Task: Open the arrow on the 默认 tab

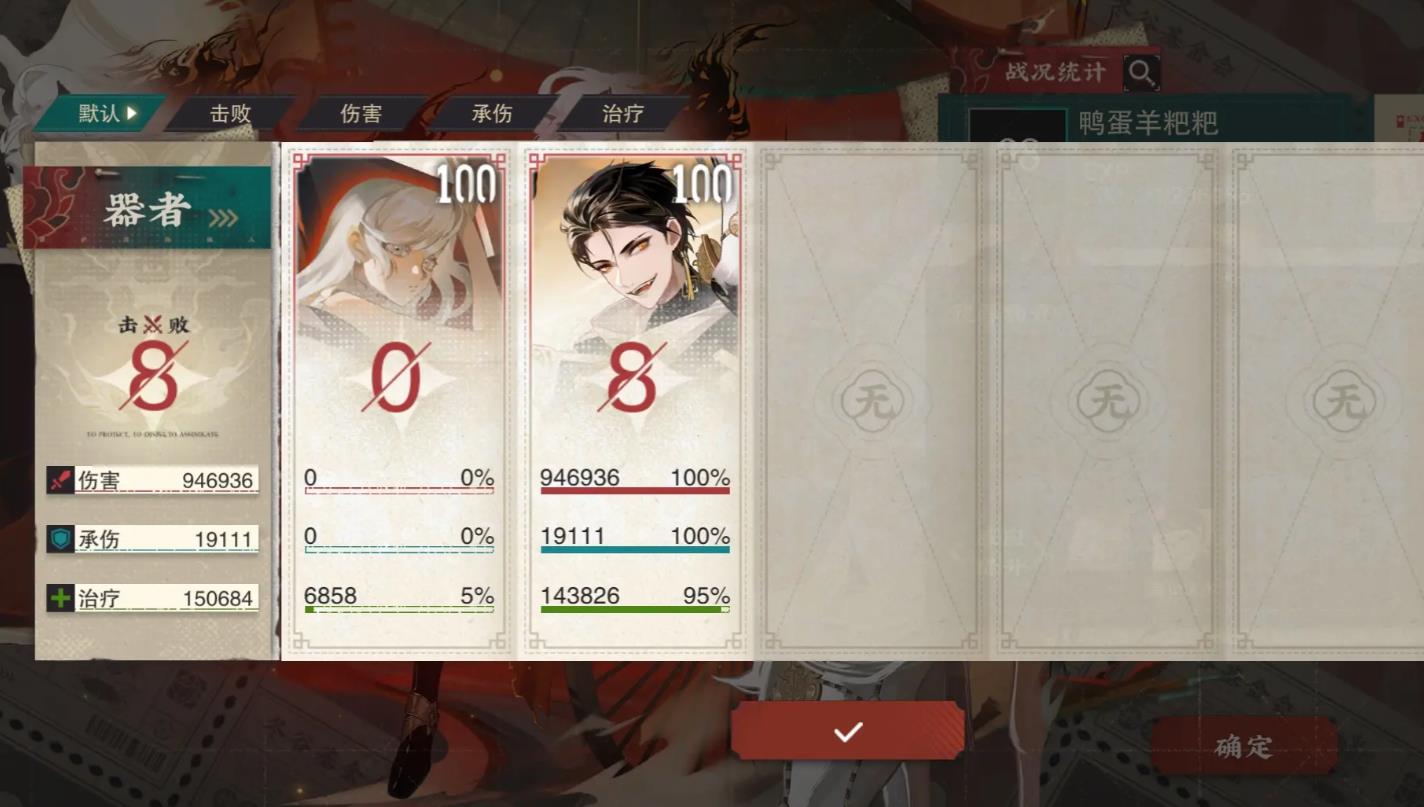Action: click(x=131, y=113)
